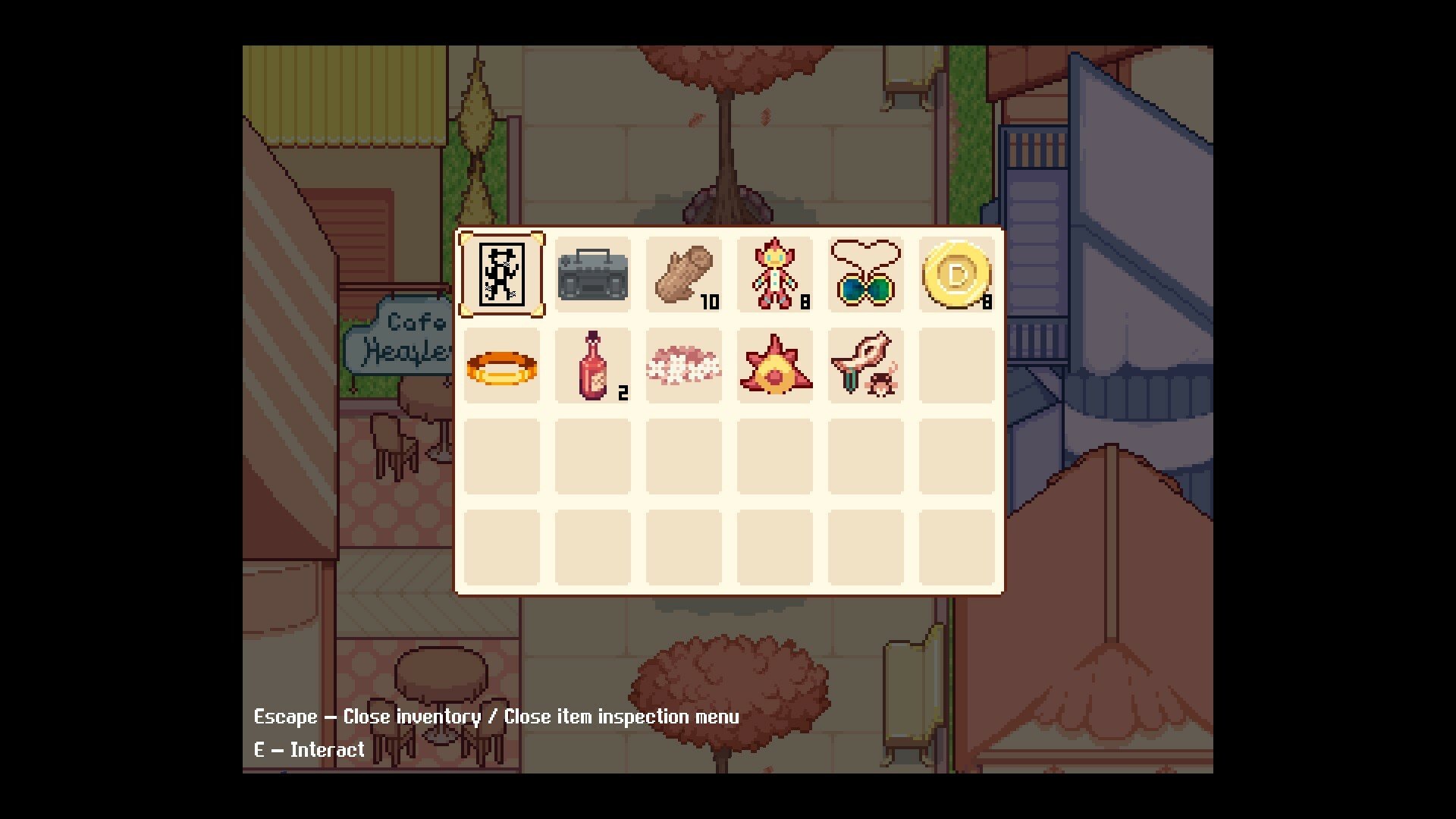Choose the pink flower wreath item
This screenshot has height=819, width=1456.
tap(683, 366)
